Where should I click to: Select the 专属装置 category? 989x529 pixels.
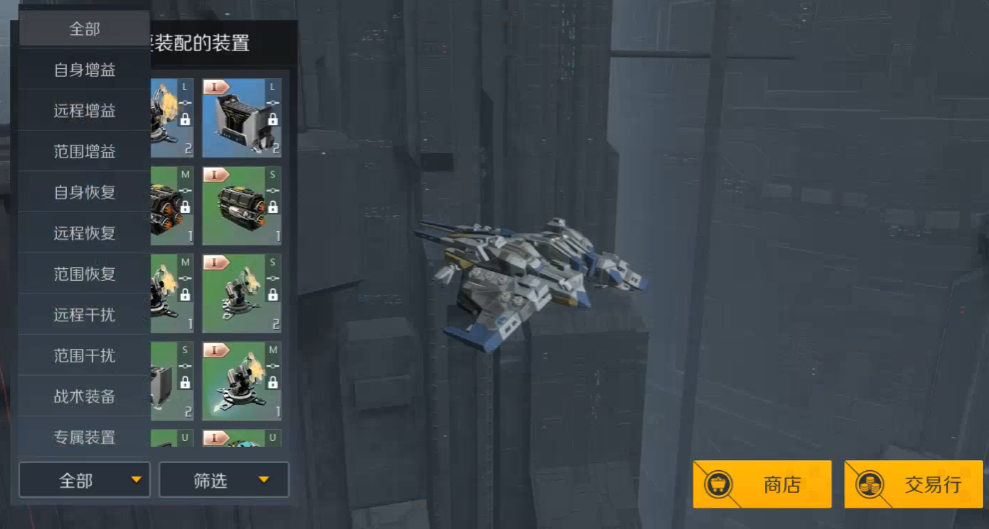pos(84,437)
